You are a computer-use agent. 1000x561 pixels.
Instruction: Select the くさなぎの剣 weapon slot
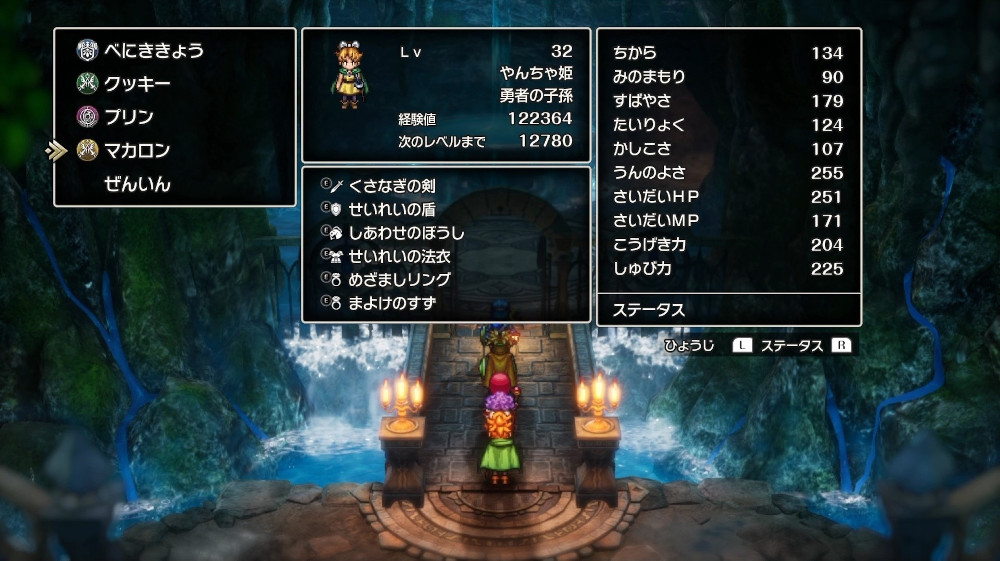pos(391,186)
